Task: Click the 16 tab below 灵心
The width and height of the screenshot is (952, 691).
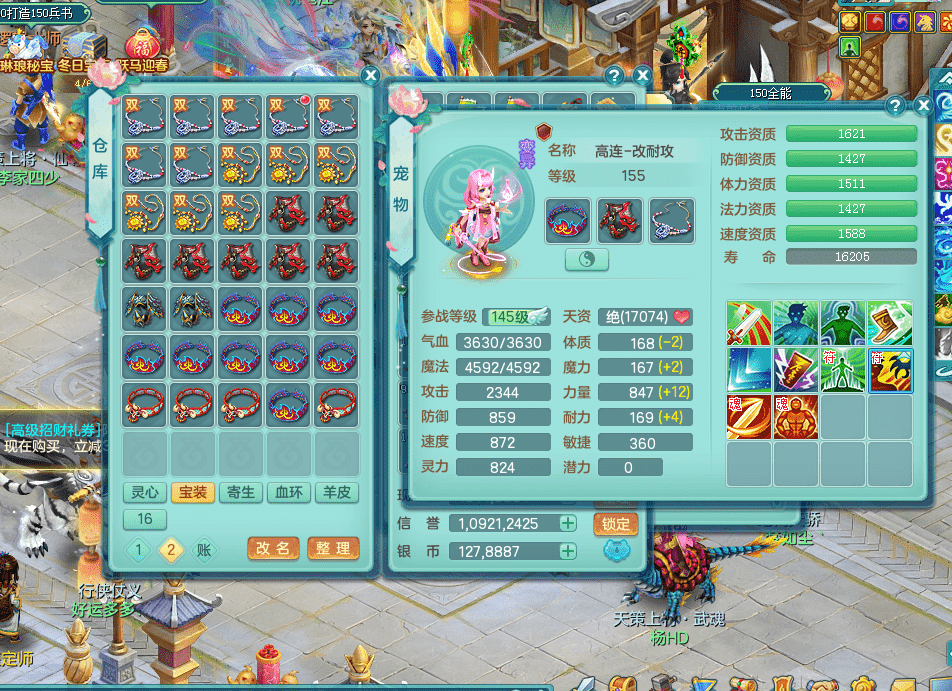Action: [x=145, y=519]
